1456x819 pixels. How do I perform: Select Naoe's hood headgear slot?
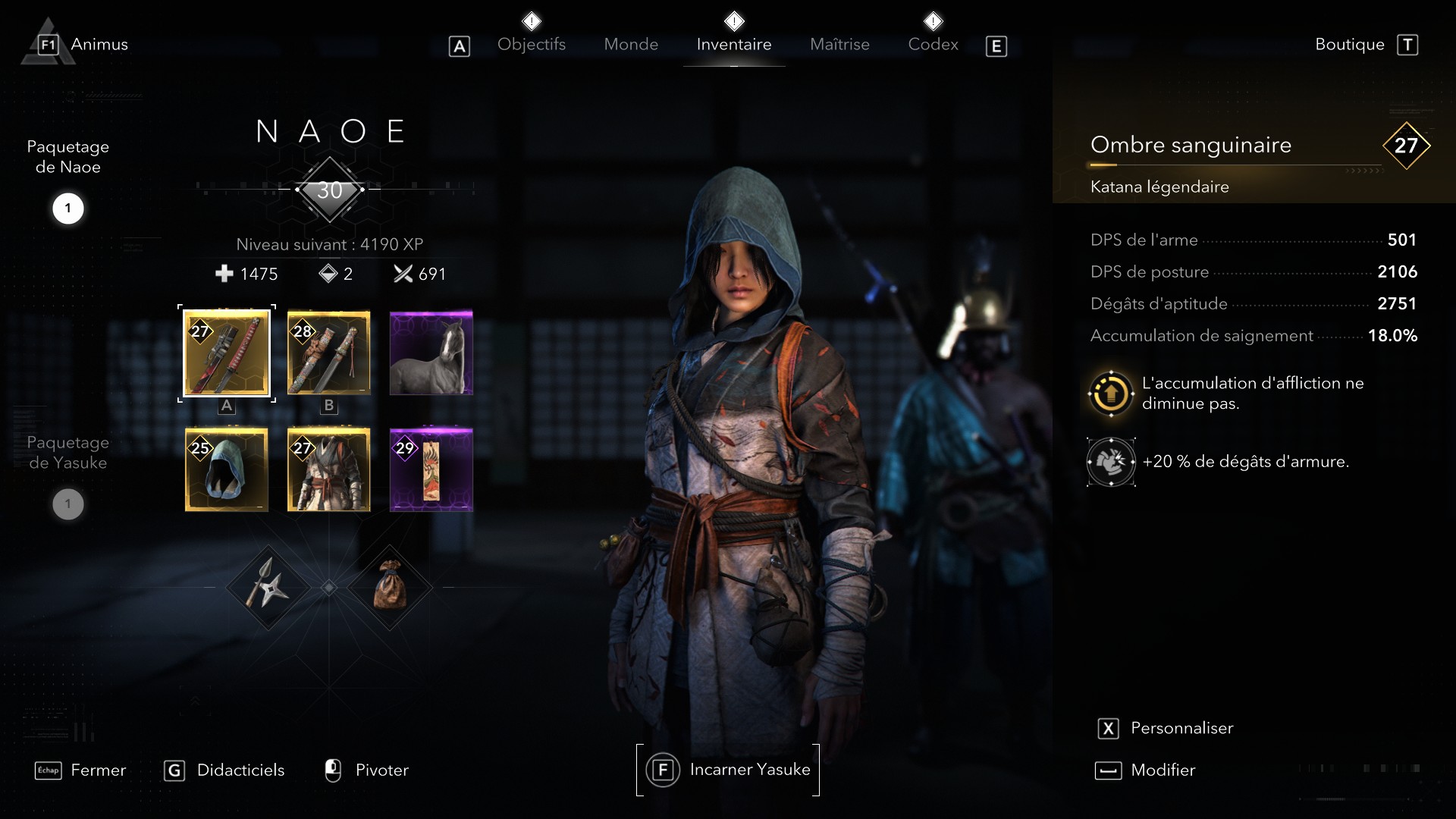point(226,470)
